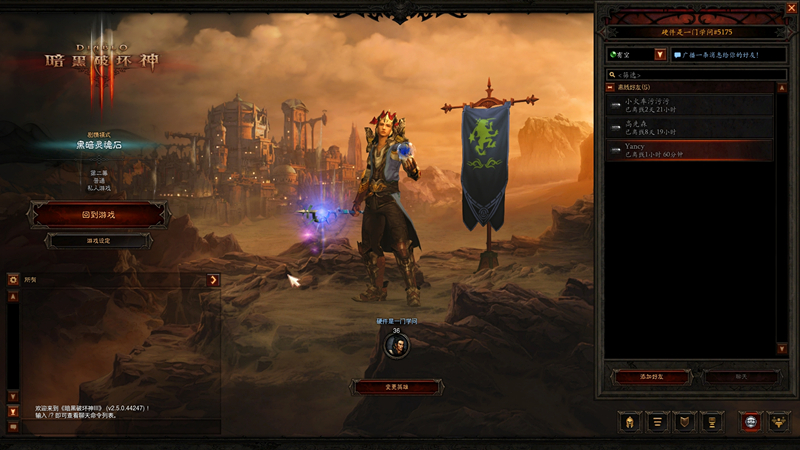Image resolution: width=800 pixels, height=450 pixels.
Task: Open the winged emblem icon button
Action: [778, 422]
